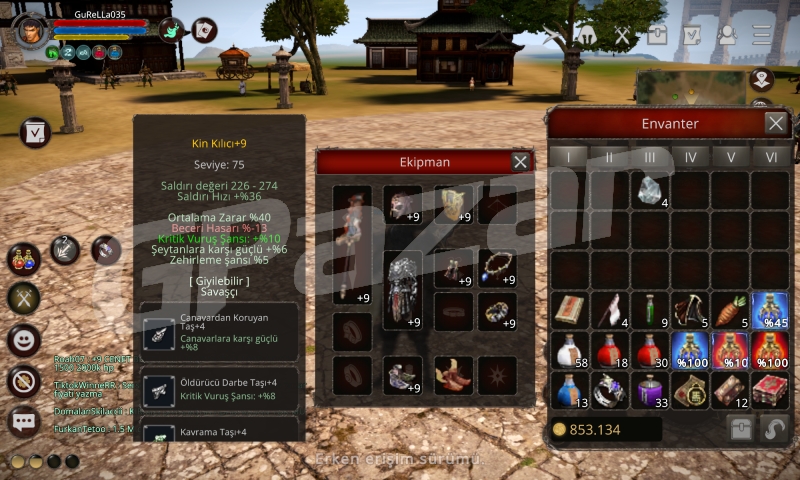The width and height of the screenshot is (800, 480).
Task: Open inventory tab VI
Action: 770,157
